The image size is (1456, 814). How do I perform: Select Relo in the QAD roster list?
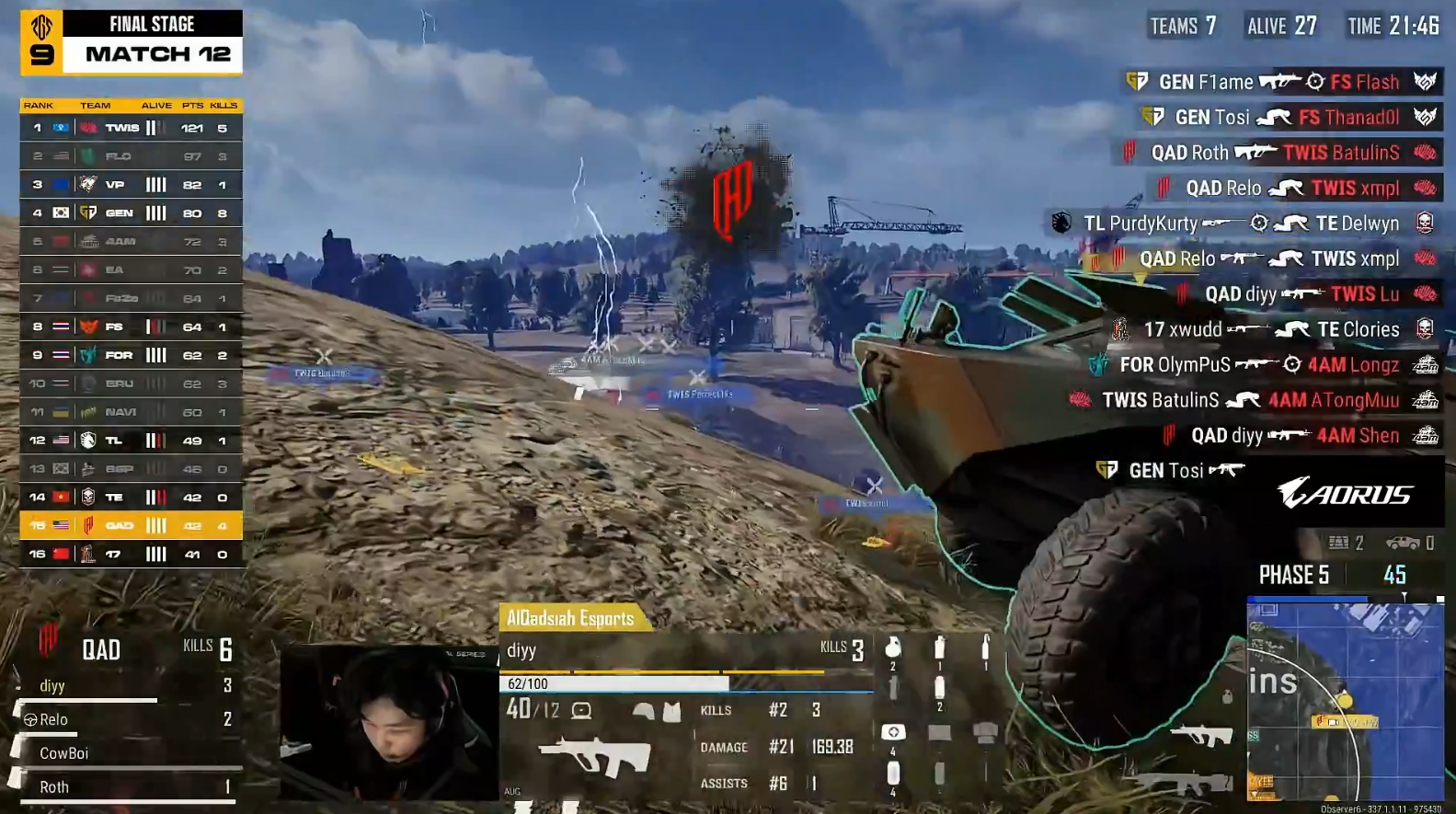(53, 720)
